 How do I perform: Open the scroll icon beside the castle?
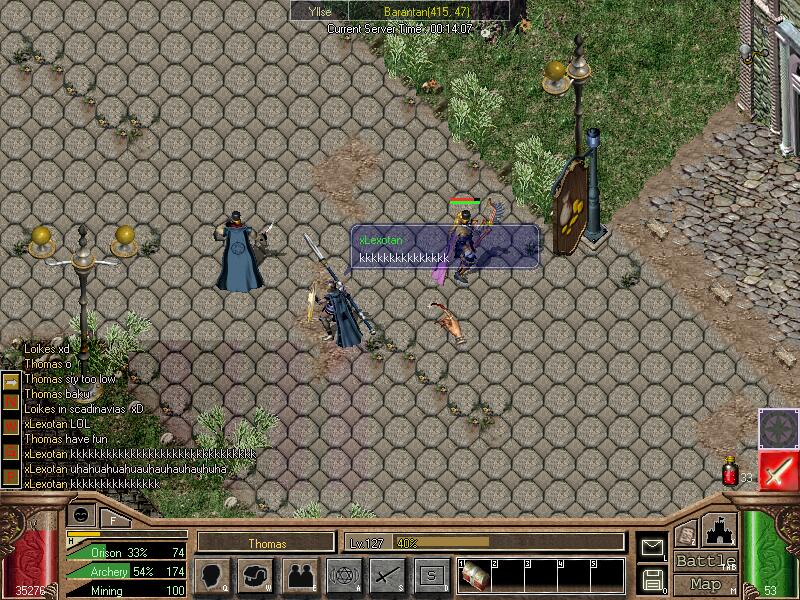coord(686,533)
